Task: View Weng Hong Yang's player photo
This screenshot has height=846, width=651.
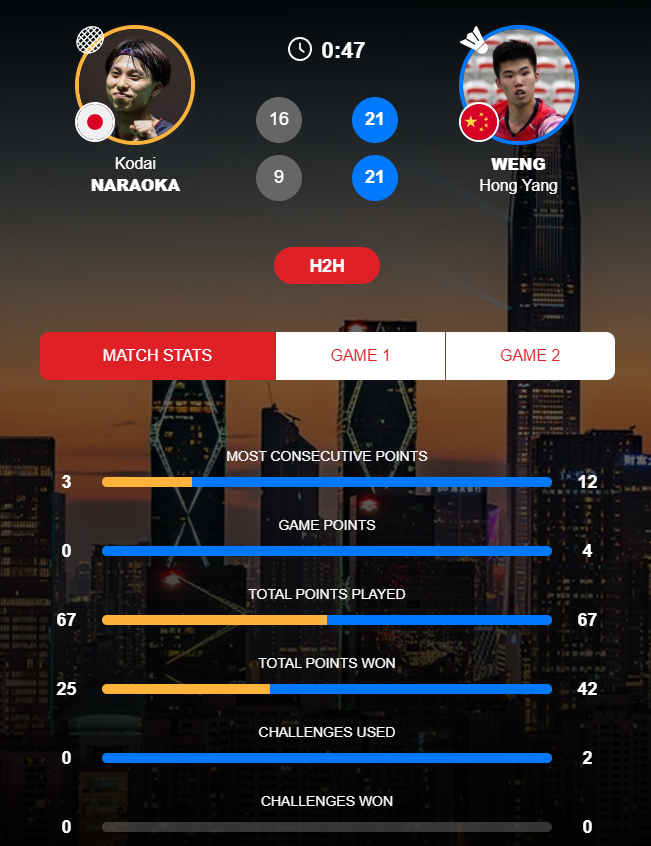Action: 518,83
